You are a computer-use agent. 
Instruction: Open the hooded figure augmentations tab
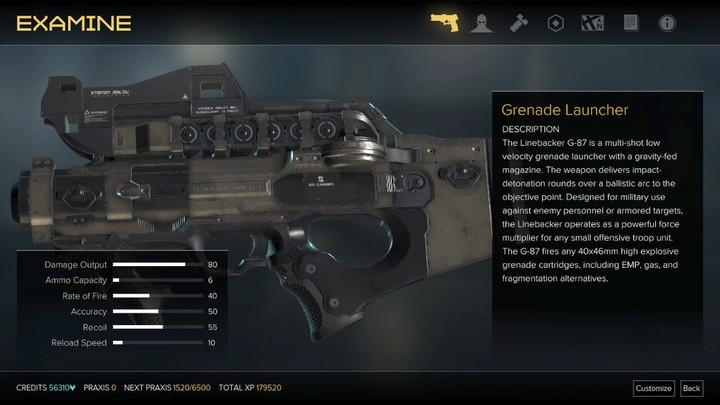point(481,22)
